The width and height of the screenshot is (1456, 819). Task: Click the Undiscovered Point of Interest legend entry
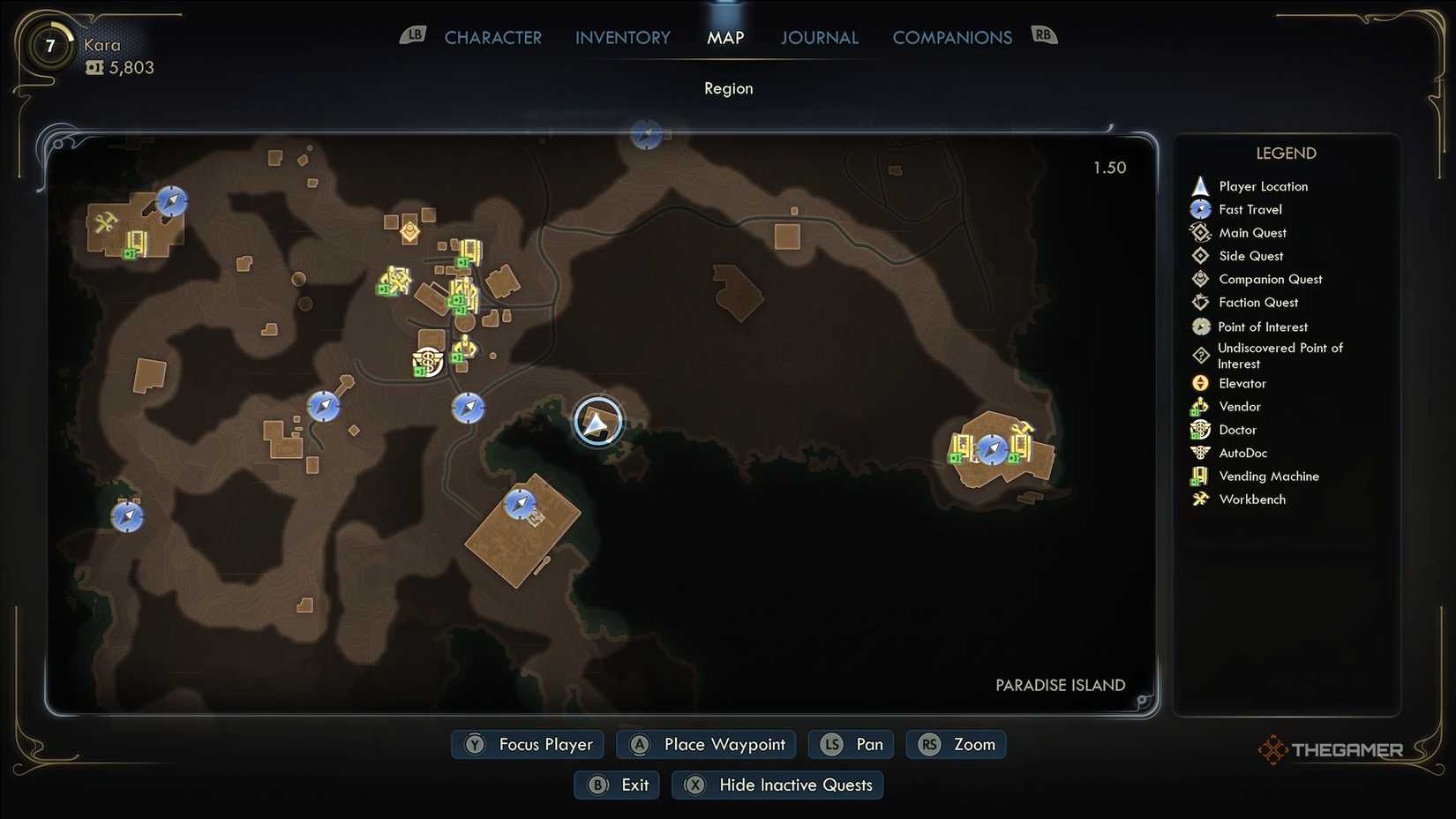pos(1200,355)
